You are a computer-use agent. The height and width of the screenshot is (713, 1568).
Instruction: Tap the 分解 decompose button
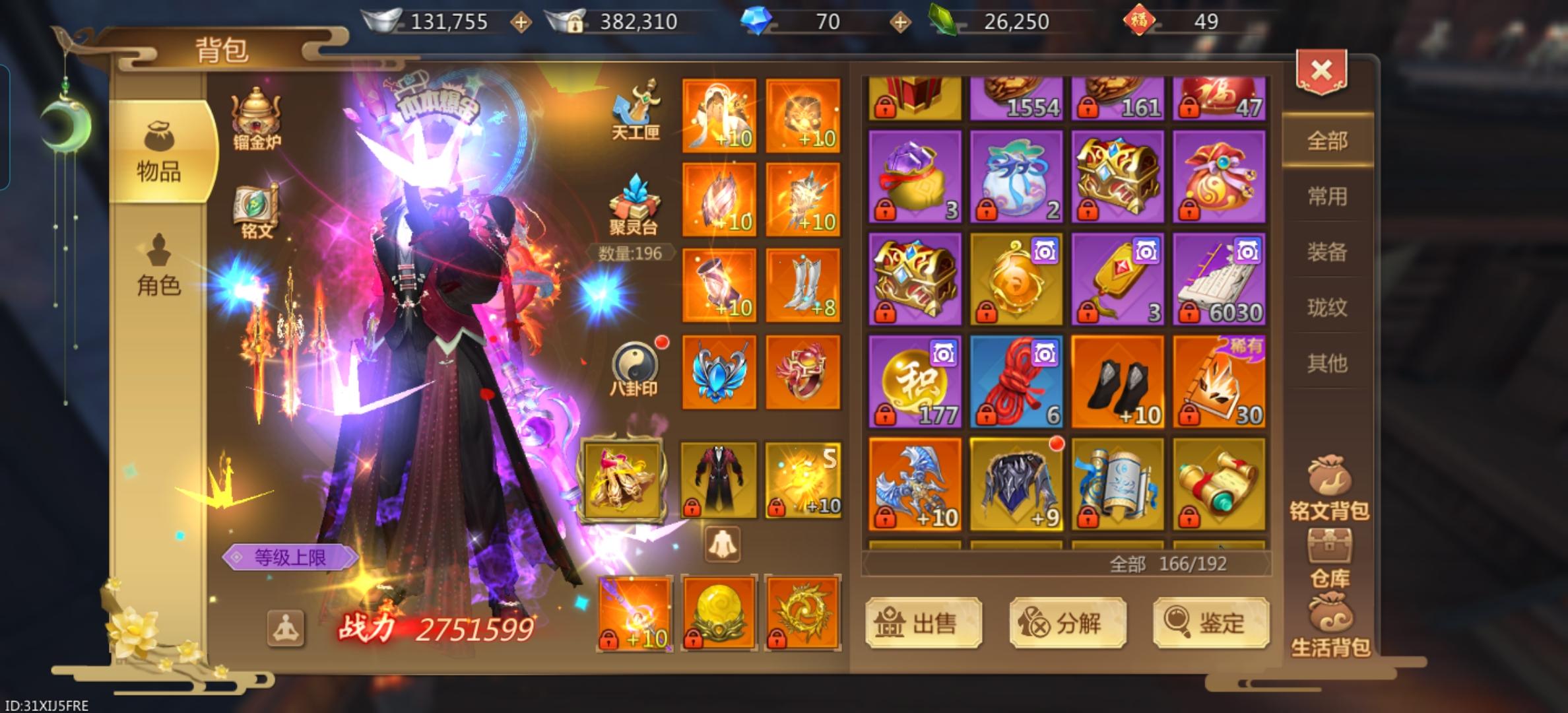(1067, 623)
